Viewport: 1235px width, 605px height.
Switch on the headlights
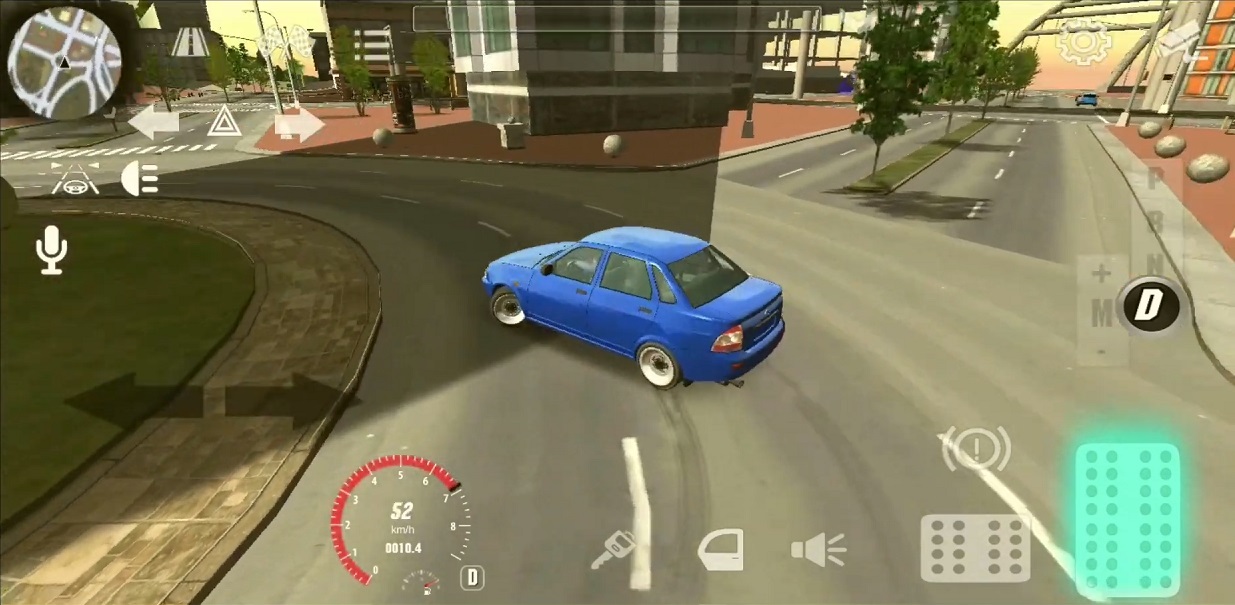[x=140, y=179]
